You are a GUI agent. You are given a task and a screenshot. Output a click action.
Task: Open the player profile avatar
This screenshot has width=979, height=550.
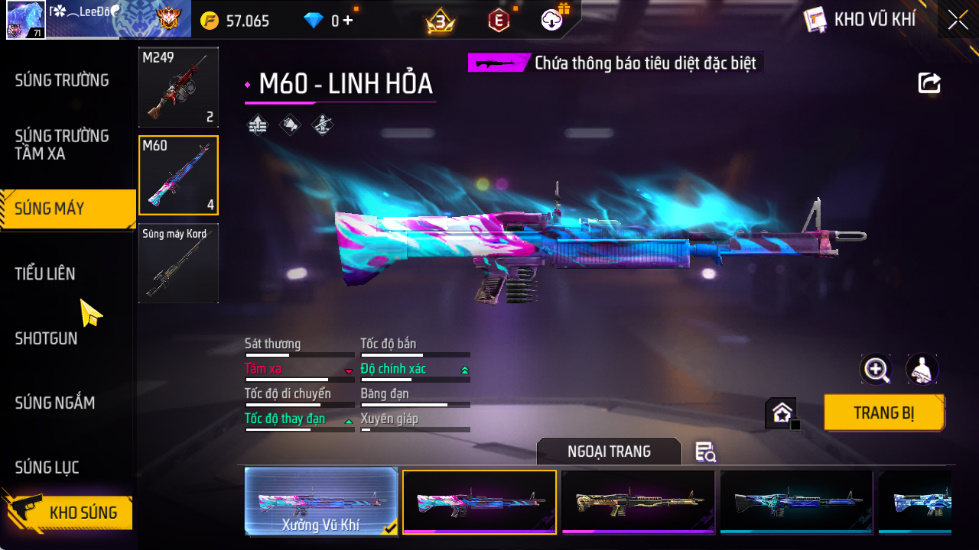click(x=25, y=20)
